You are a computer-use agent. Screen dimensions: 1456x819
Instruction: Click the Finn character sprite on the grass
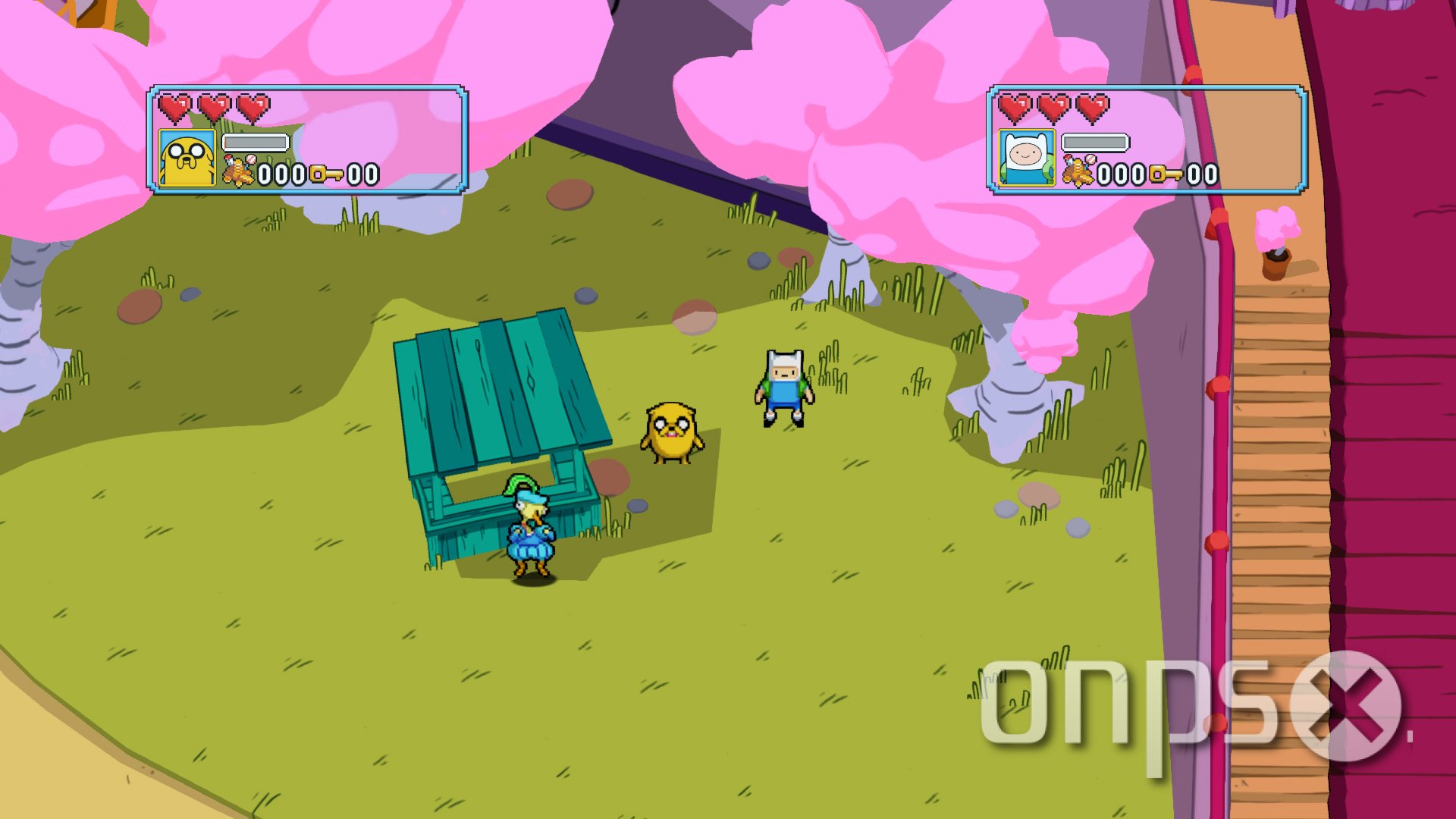coord(783,394)
